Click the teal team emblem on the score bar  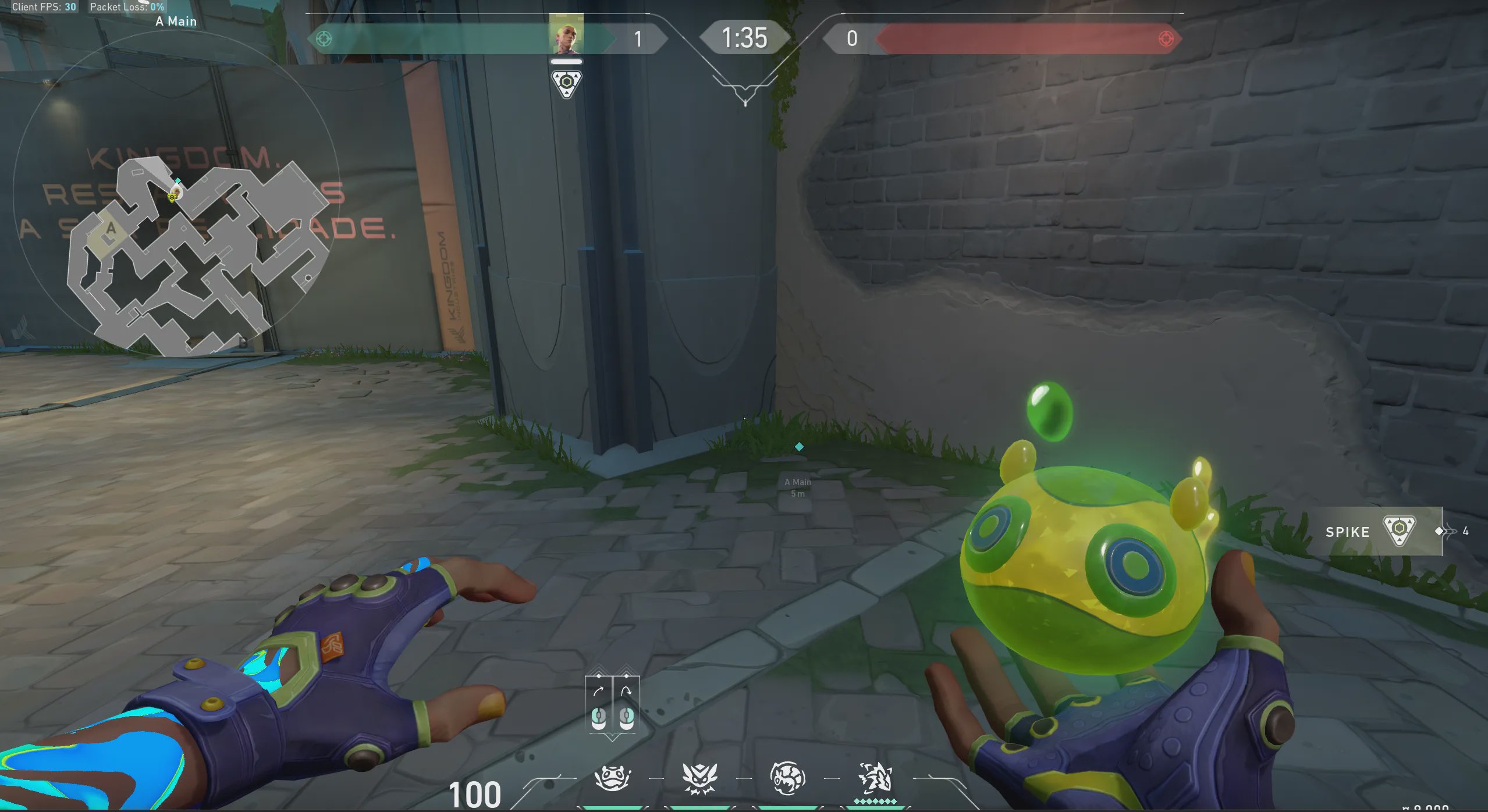(324, 39)
